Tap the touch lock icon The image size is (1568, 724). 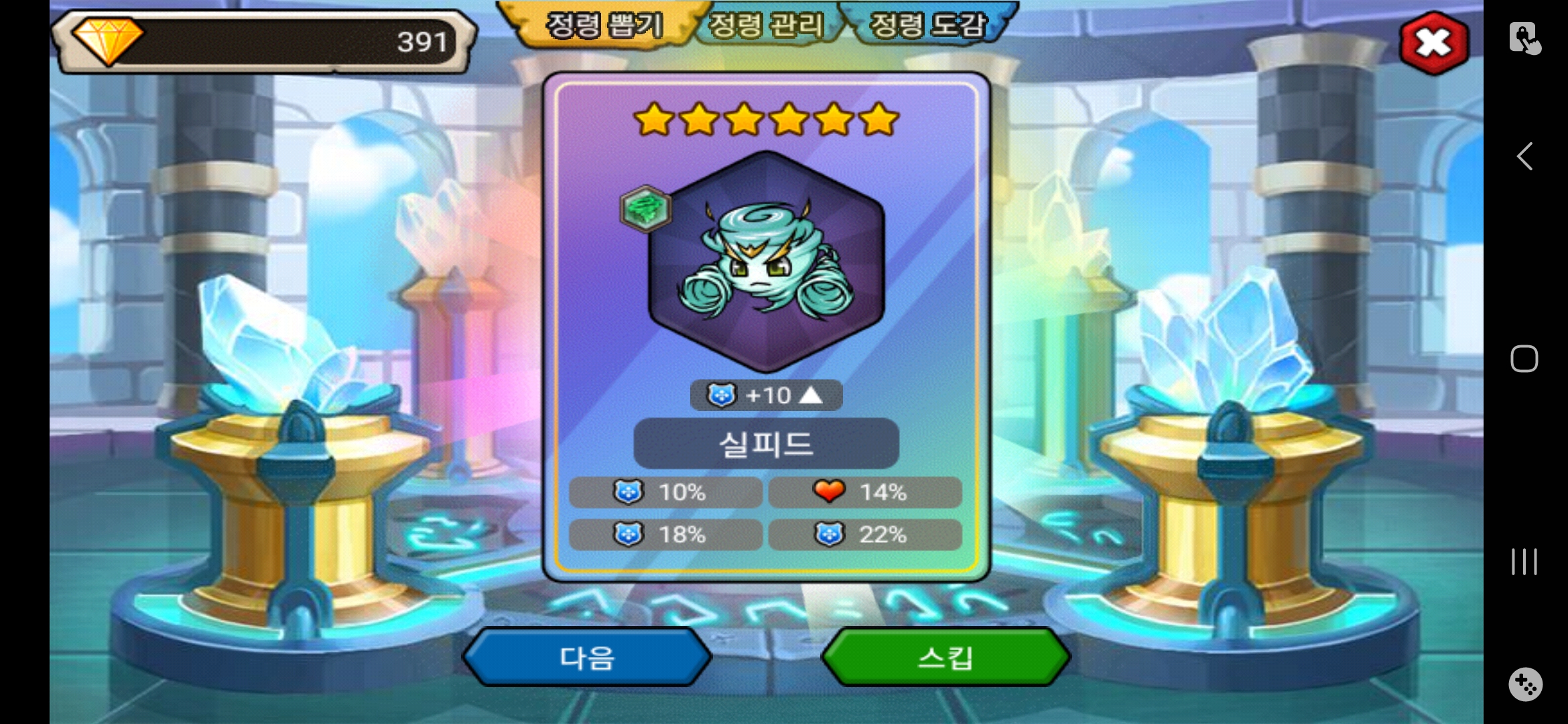(x=1524, y=38)
